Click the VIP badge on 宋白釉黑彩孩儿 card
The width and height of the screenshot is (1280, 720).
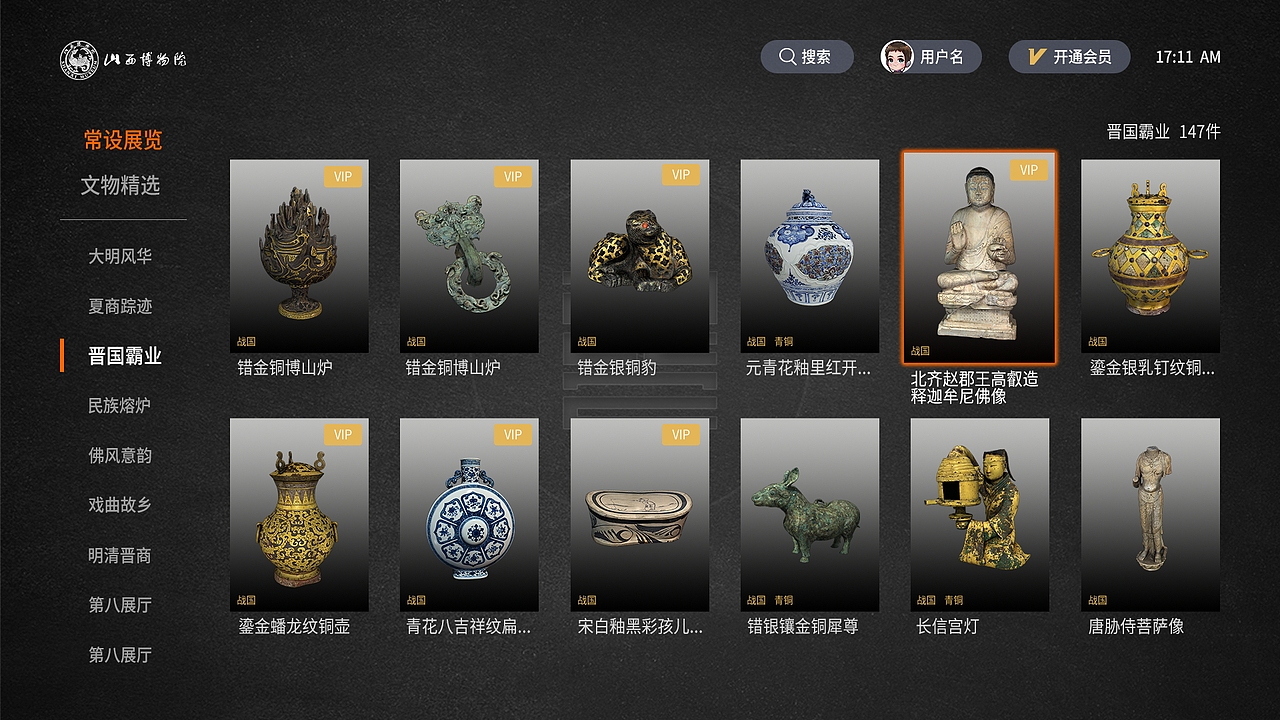click(x=682, y=436)
